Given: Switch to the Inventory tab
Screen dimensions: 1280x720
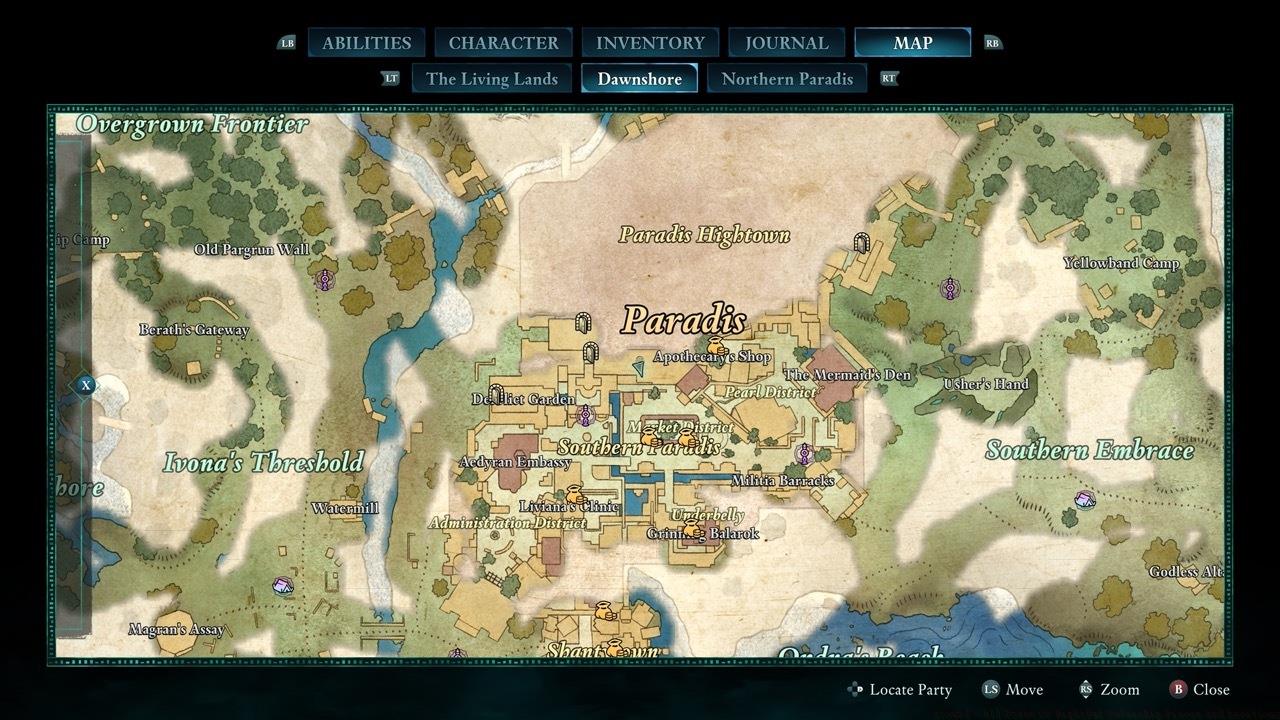Looking at the screenshot, I should (650, 42).
